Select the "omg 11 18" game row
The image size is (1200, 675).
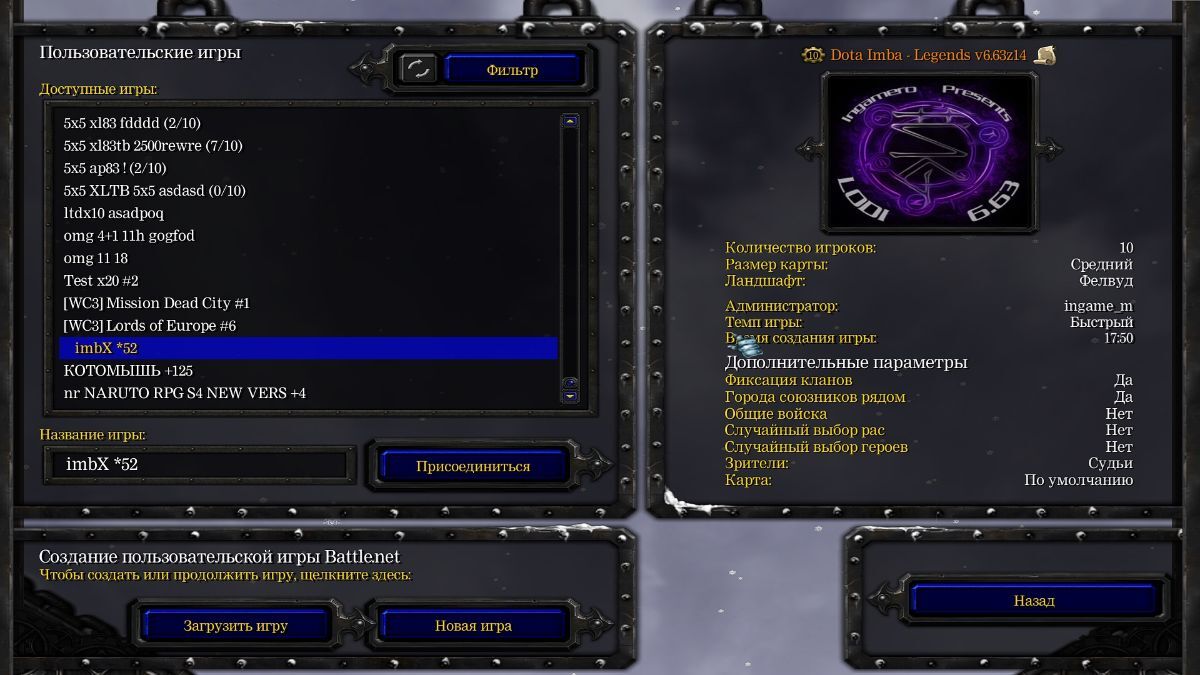coord(95,258)
